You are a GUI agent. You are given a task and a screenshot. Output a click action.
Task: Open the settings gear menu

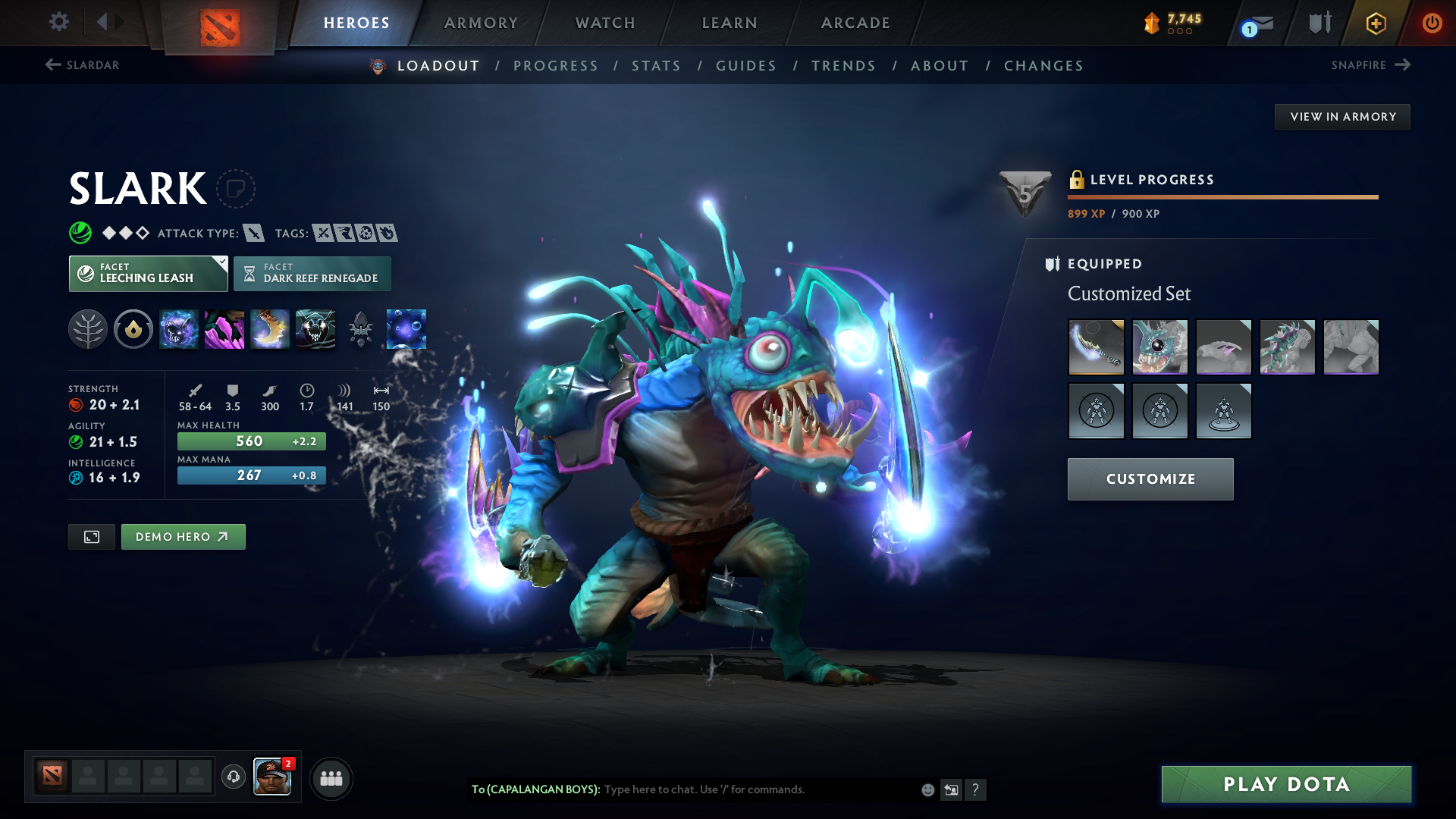(x=59, y=21)
